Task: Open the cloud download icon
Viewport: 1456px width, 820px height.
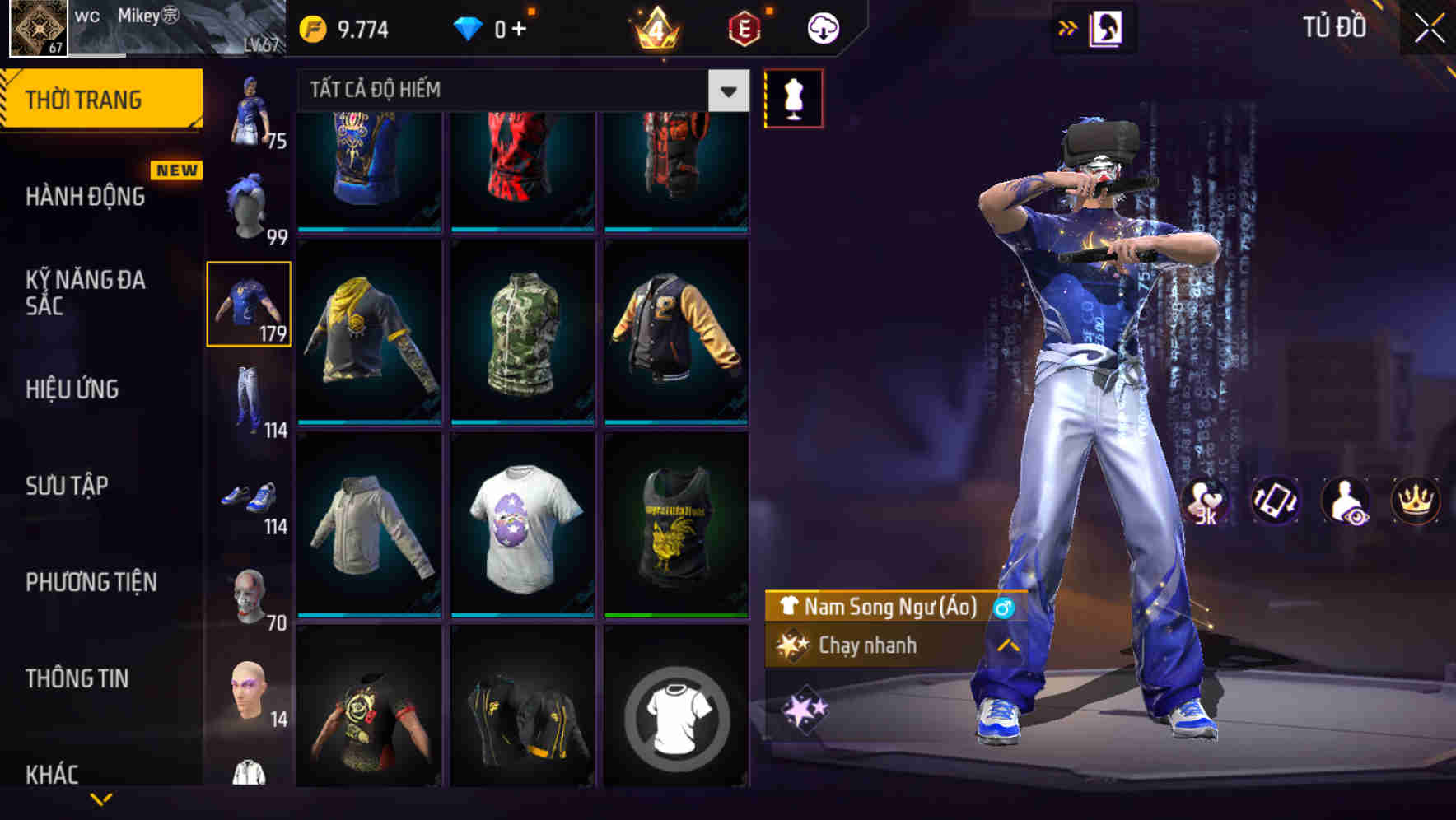Action: coord(821,27)
